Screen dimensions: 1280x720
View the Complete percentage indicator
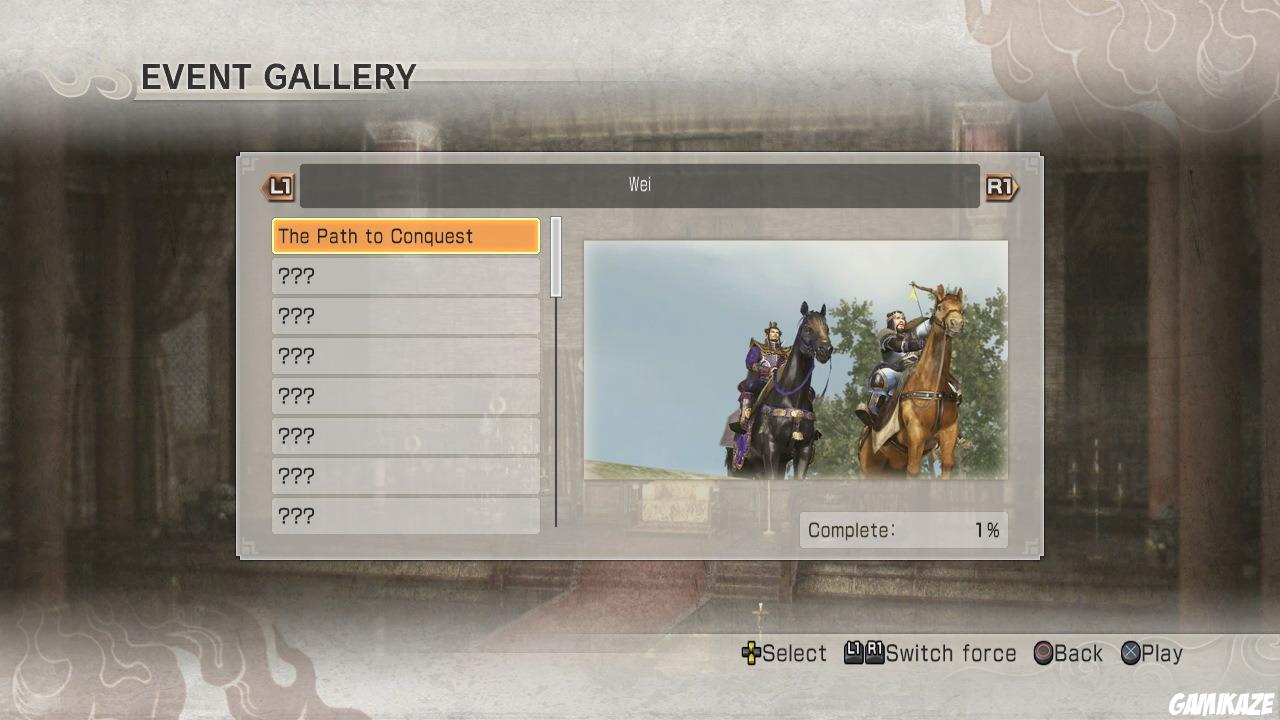[x=903, y=530]
